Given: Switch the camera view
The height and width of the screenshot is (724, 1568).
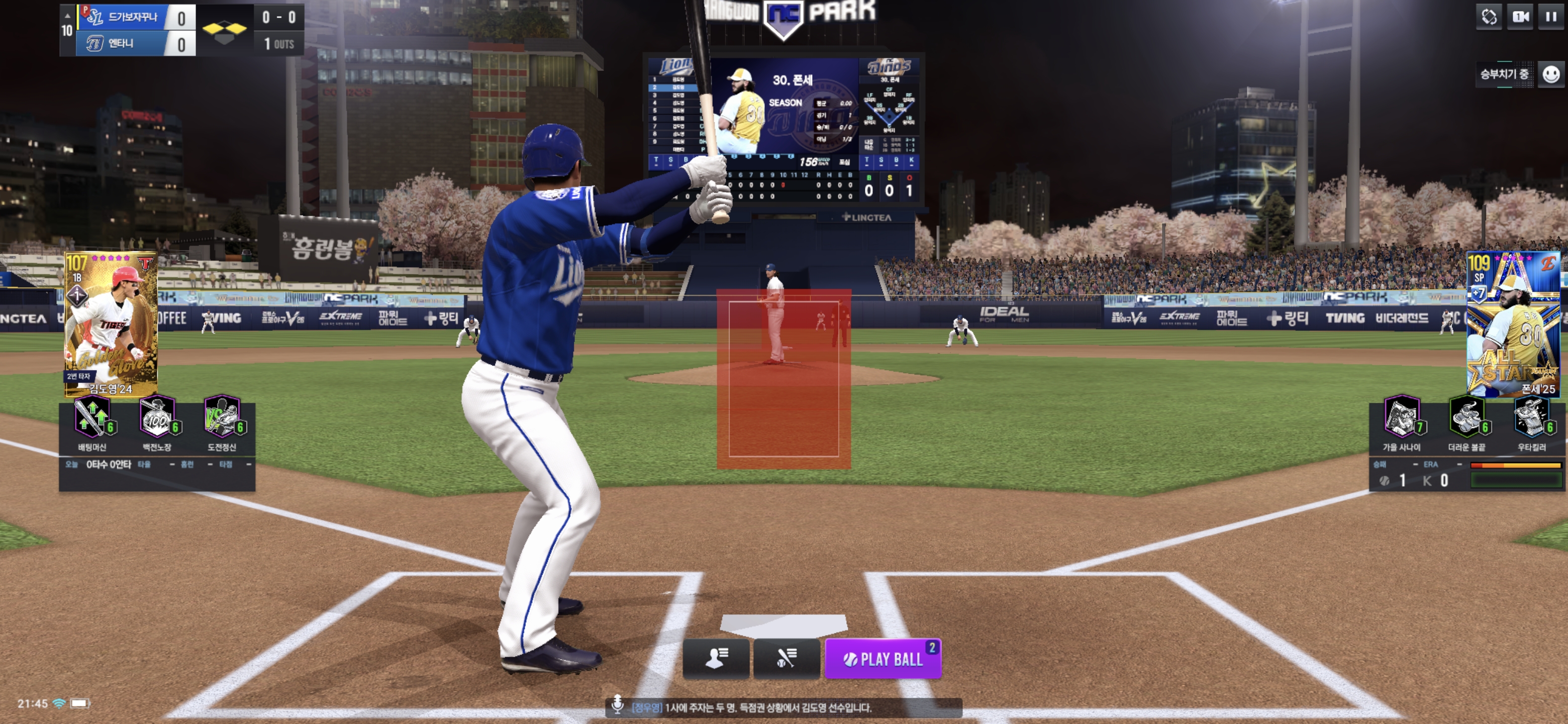Looking at the screenshot, I should (x=1520, y=17).
